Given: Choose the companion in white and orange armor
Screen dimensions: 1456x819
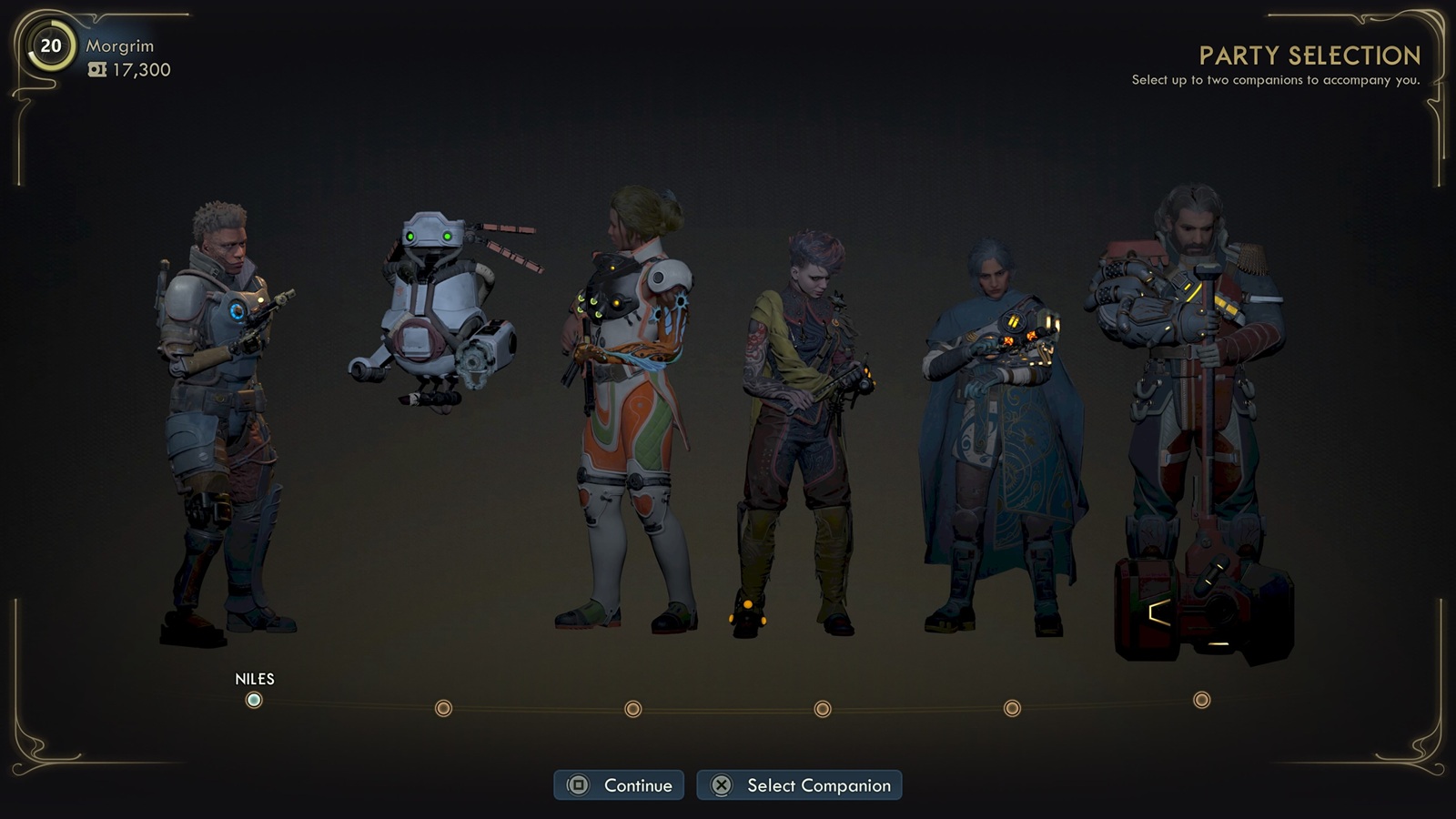Looking at the screenshot, I should (628, 409).
